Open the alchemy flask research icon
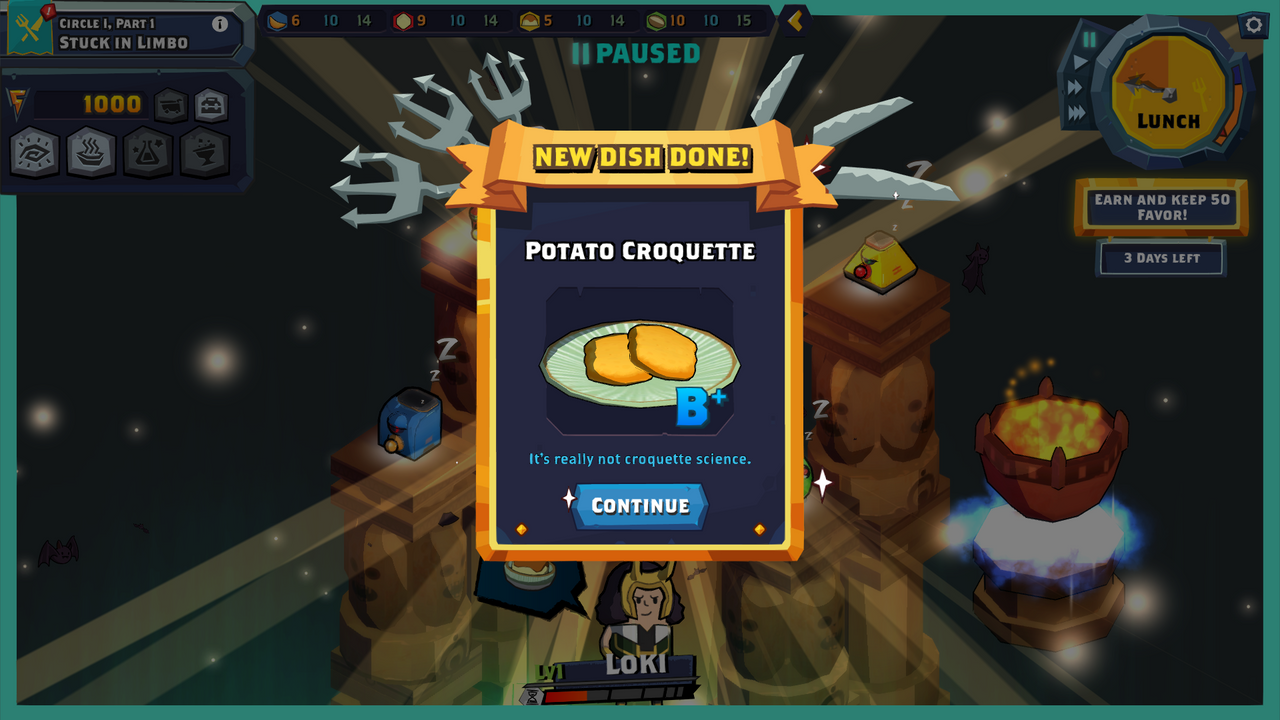Image resolution: width=1280 pixels, height=720 pixels. coord(148,152)
